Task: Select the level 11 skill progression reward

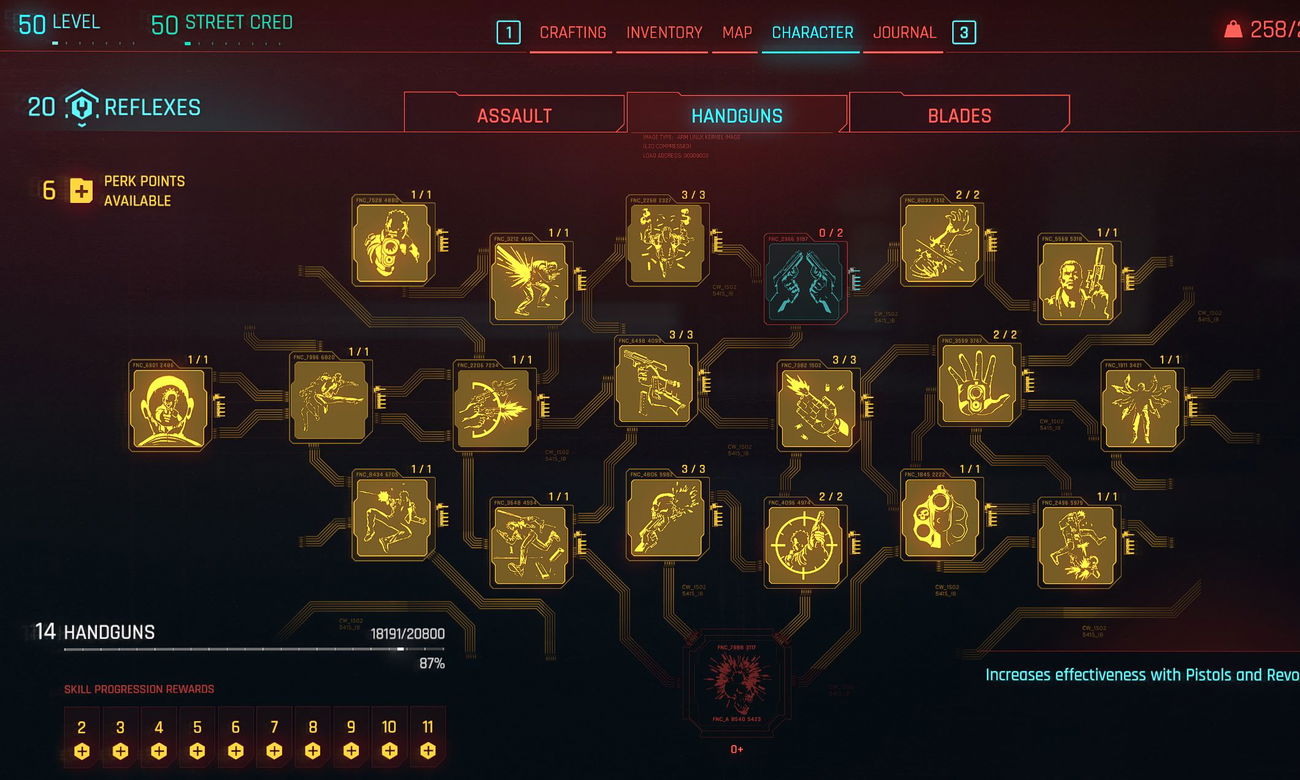Action: [x=428, y=738]
